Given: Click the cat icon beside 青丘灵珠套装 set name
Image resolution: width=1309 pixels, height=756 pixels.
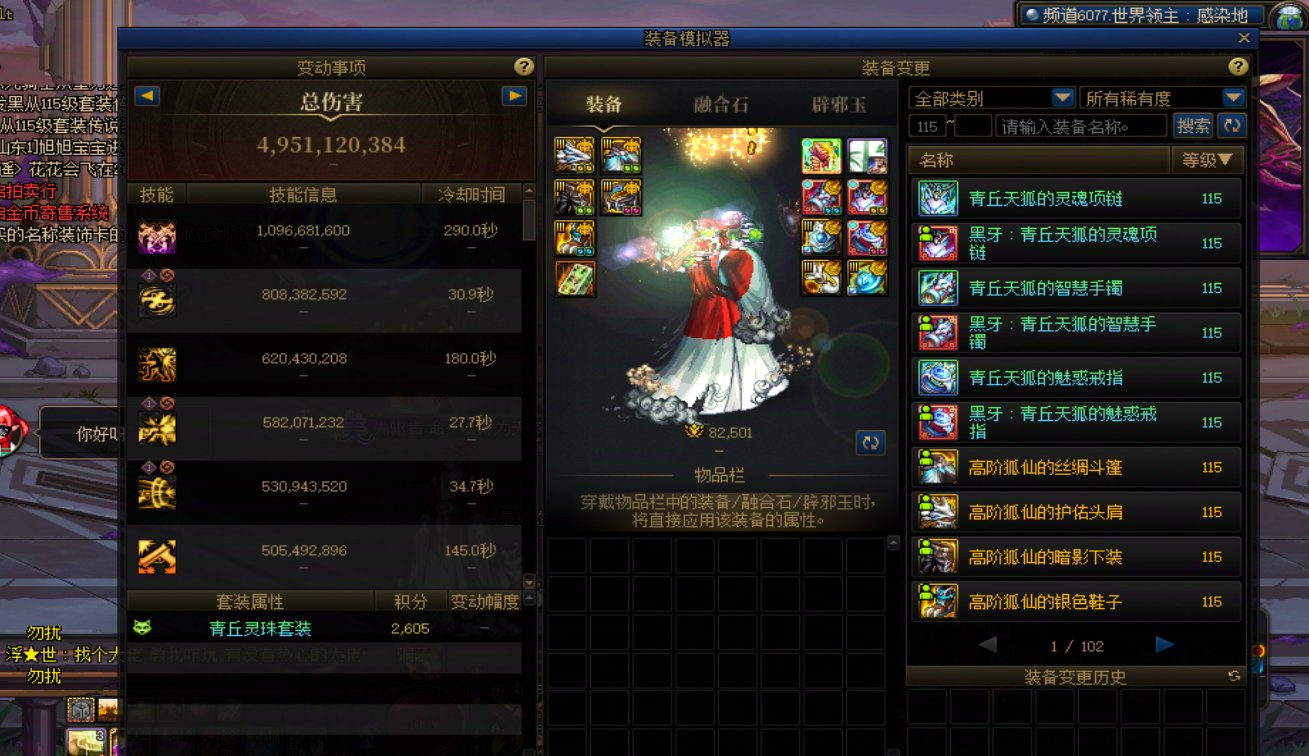Looking at the screenshot, I should click(144, 629).
